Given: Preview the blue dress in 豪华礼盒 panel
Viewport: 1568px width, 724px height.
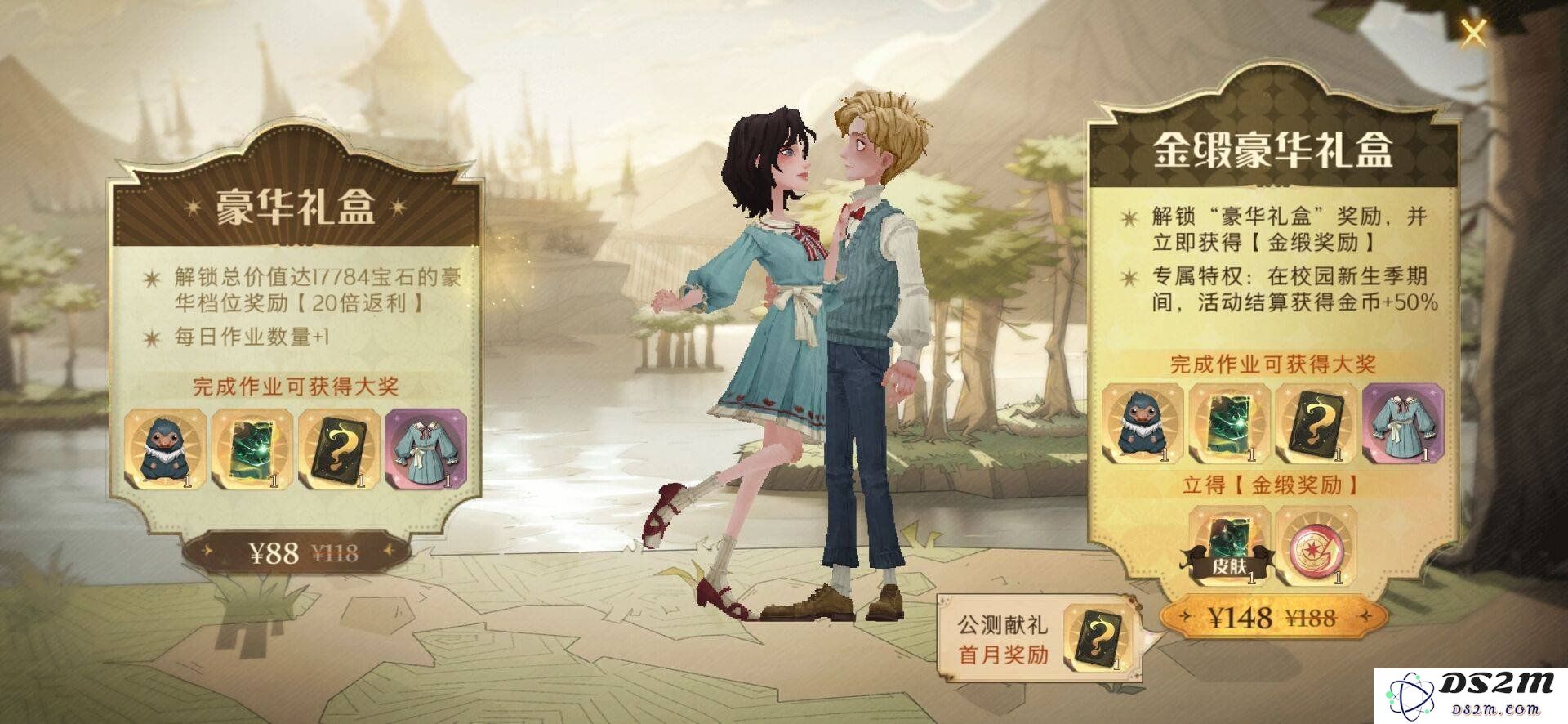Looking at the screenshot, I should (425, 450).
